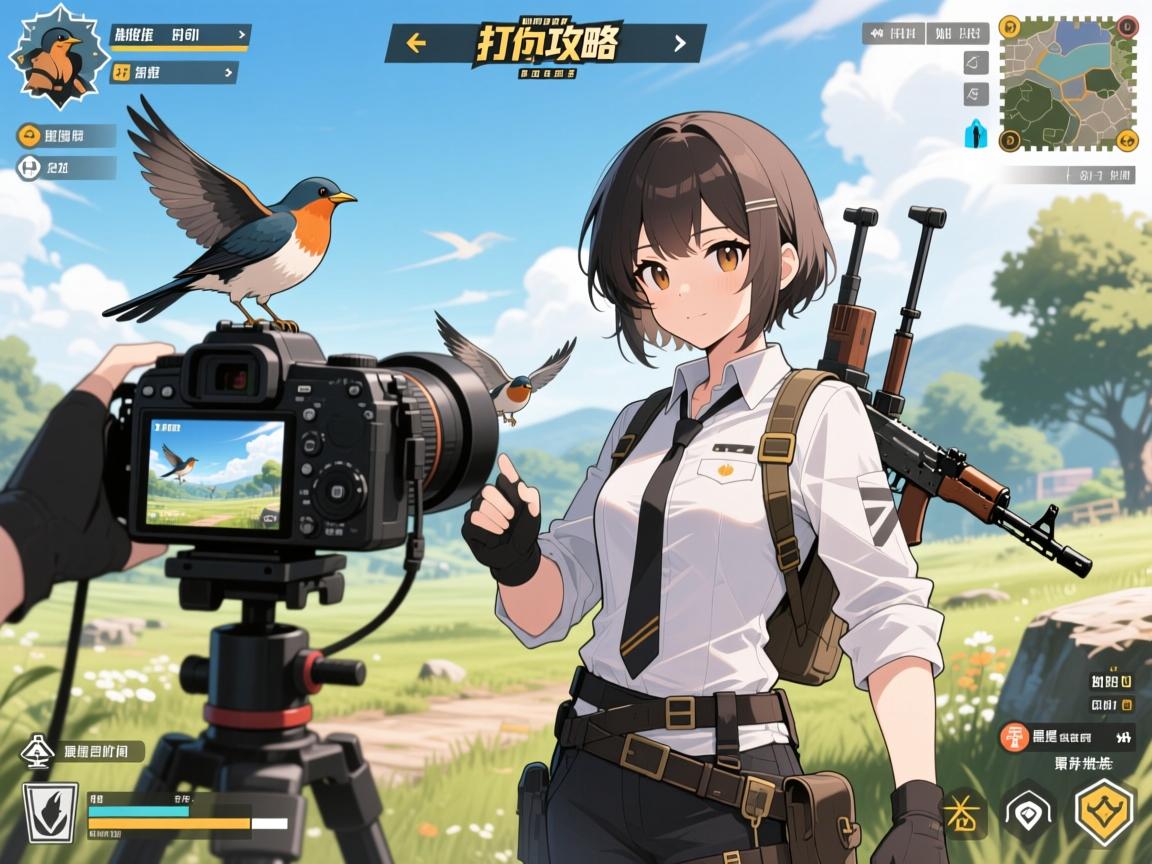Viewport: 1152px width, 864px height.
Task: Click the yellow marker at the minimap's bottom-right corner
Action: pyautogui.click(x=1127, y=141)
